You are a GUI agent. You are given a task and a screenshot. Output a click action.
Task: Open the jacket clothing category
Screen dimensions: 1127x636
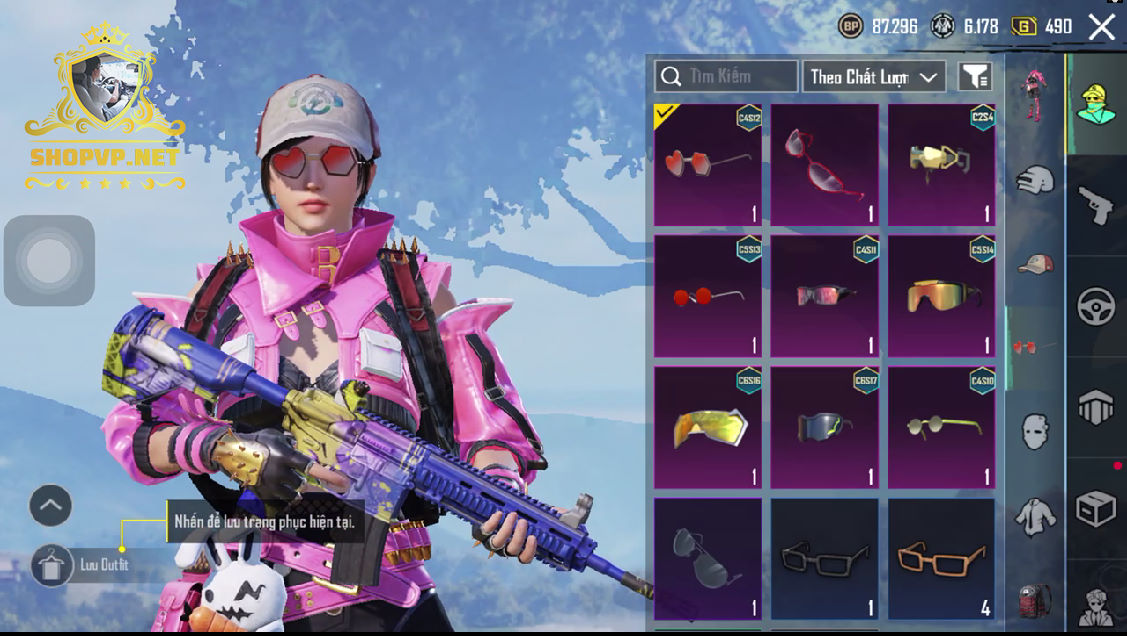pos(1035,516)
